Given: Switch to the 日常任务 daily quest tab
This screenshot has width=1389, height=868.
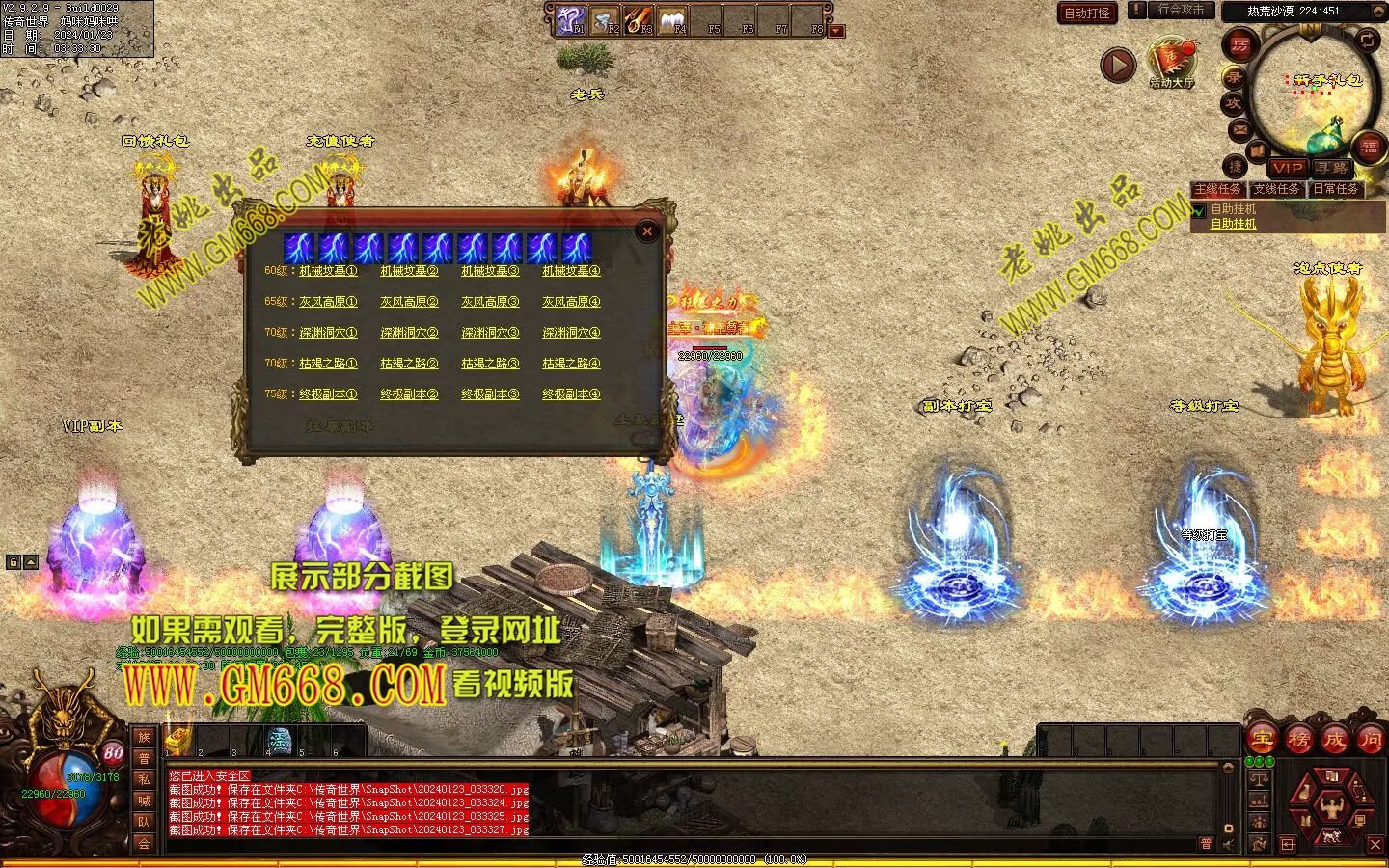Looking at the screenshot, I should pos(1336,189).
